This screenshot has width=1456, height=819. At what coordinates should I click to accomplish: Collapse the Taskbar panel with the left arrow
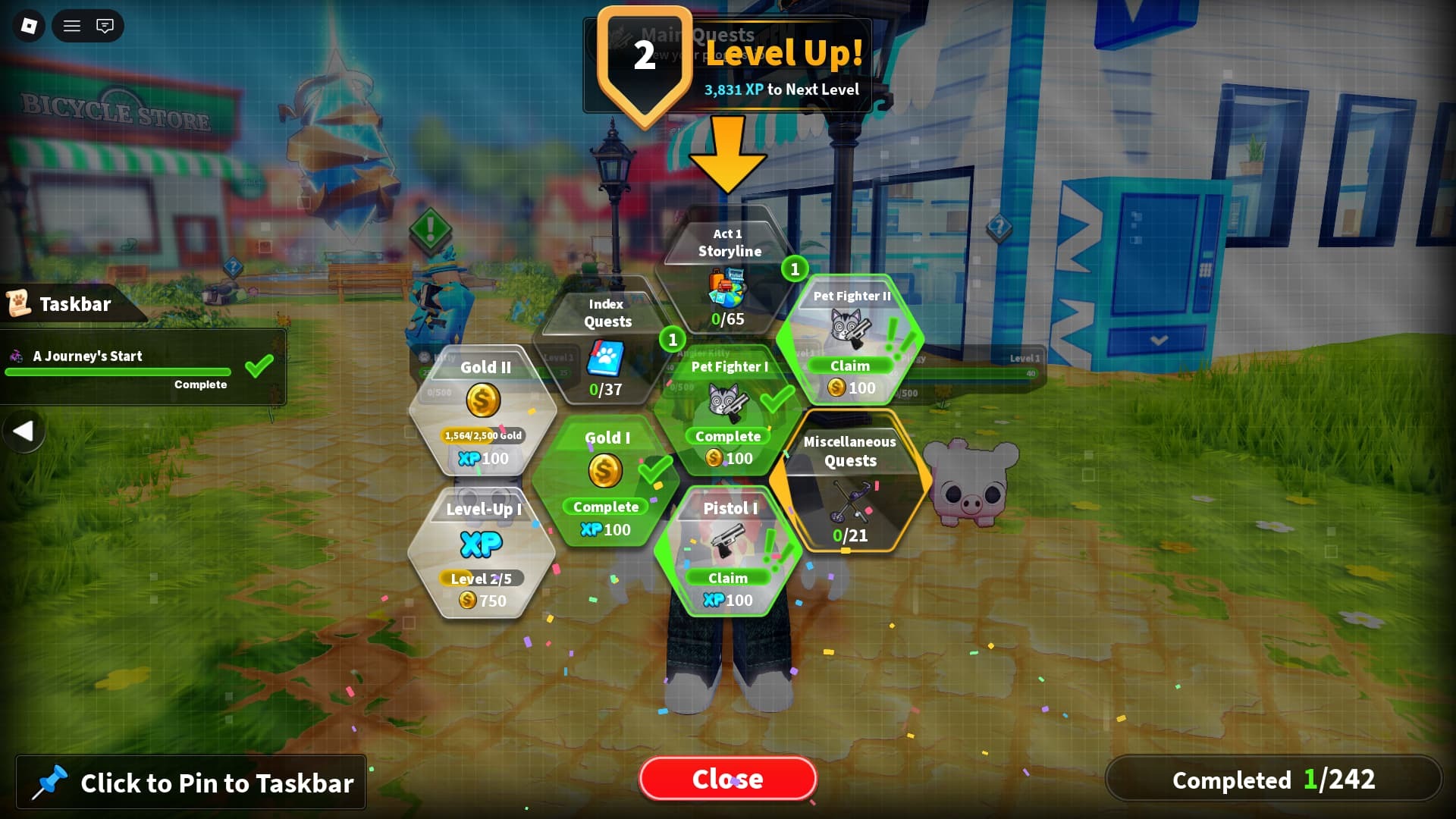tap(25, 431)
